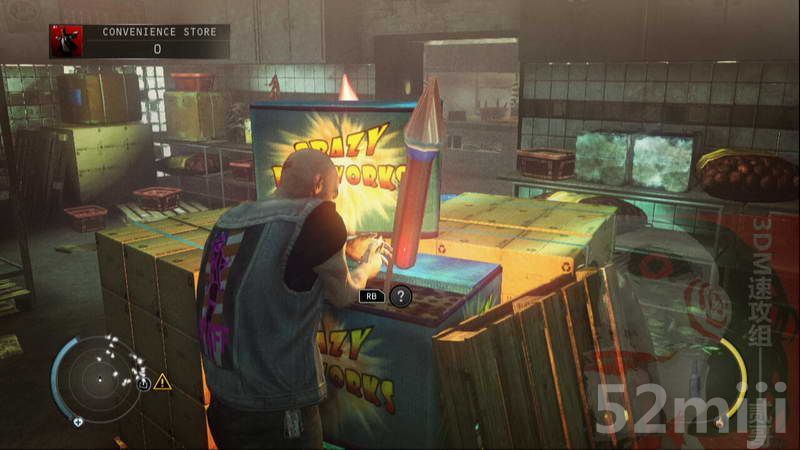This screenshot has width=800, height=450.
Task: Click the circular radar minimap
Action: click(99, 378)
